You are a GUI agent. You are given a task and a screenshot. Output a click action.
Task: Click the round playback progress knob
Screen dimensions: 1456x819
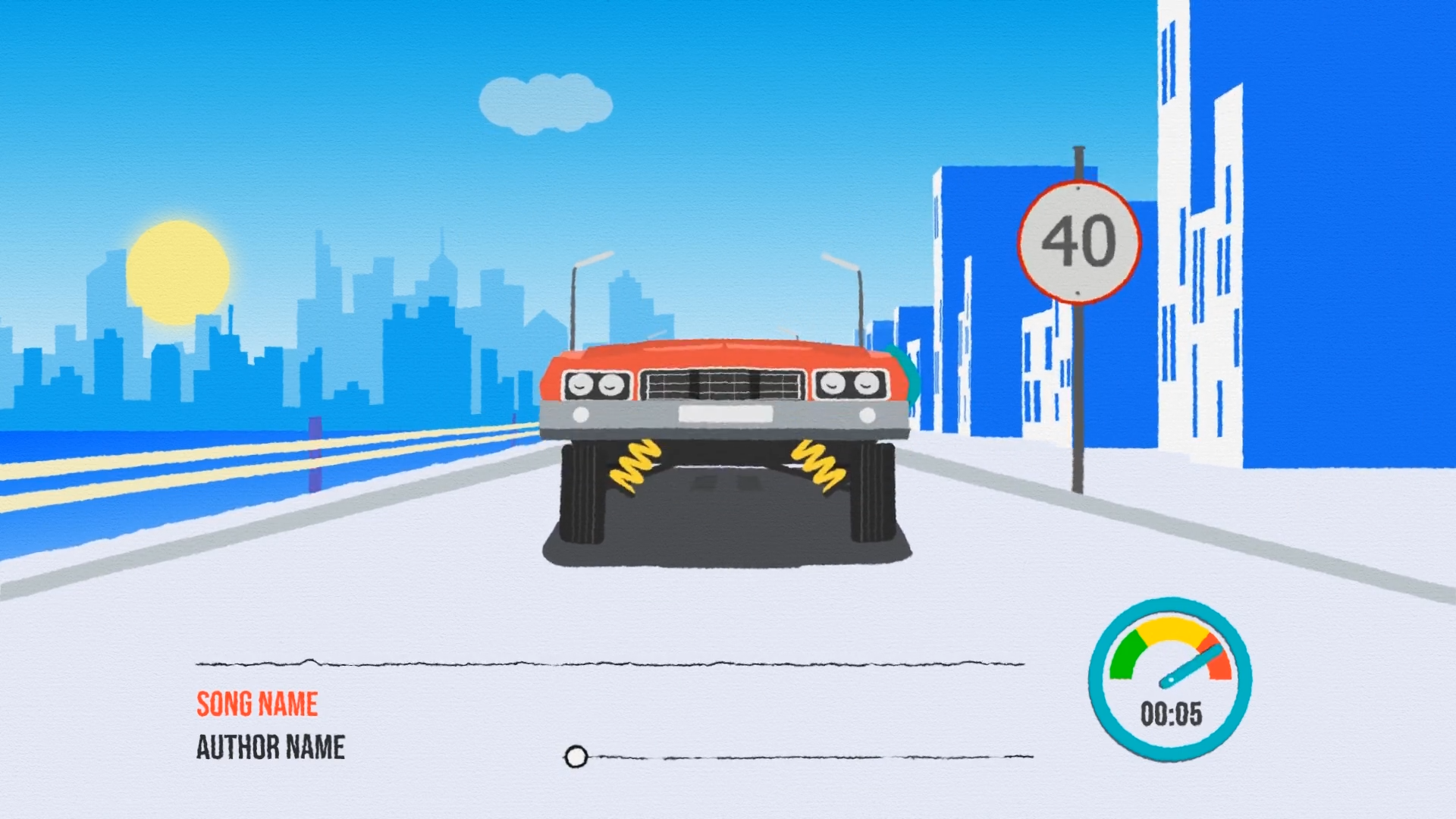pyautogui.click(x=576, y=756)
